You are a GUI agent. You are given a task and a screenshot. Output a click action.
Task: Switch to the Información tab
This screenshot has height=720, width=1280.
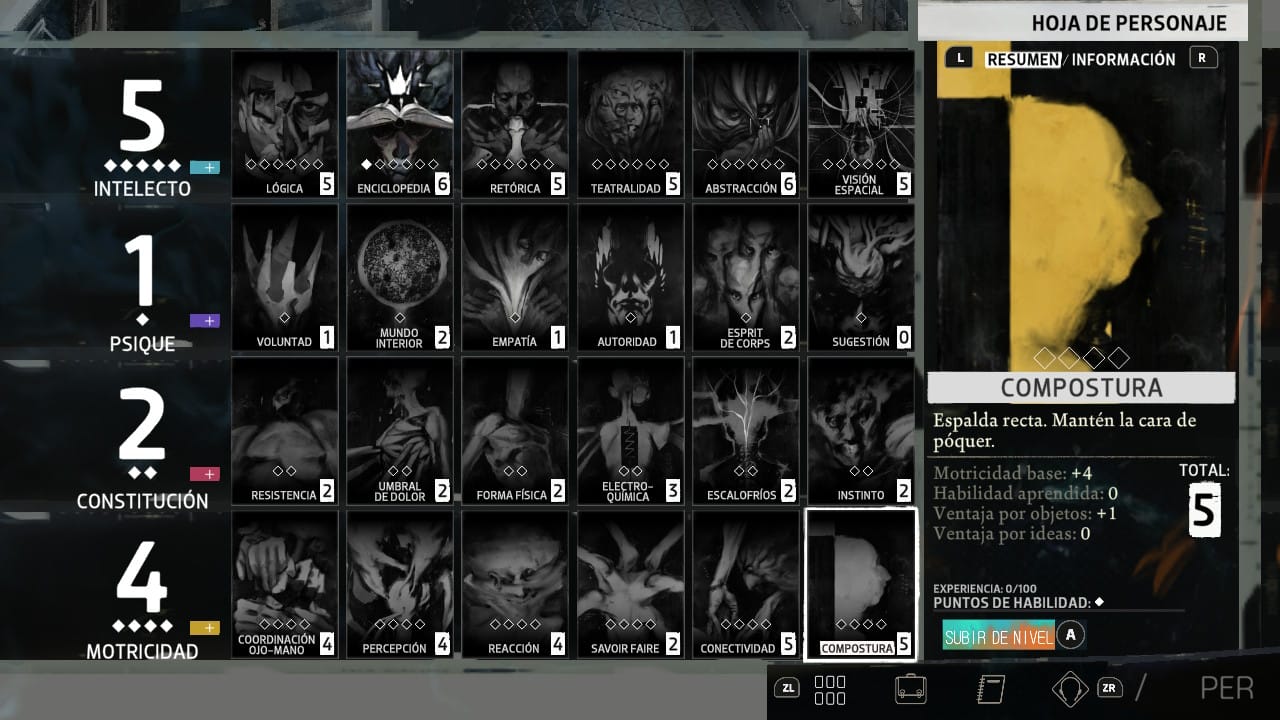click(x=1124, y=59)
